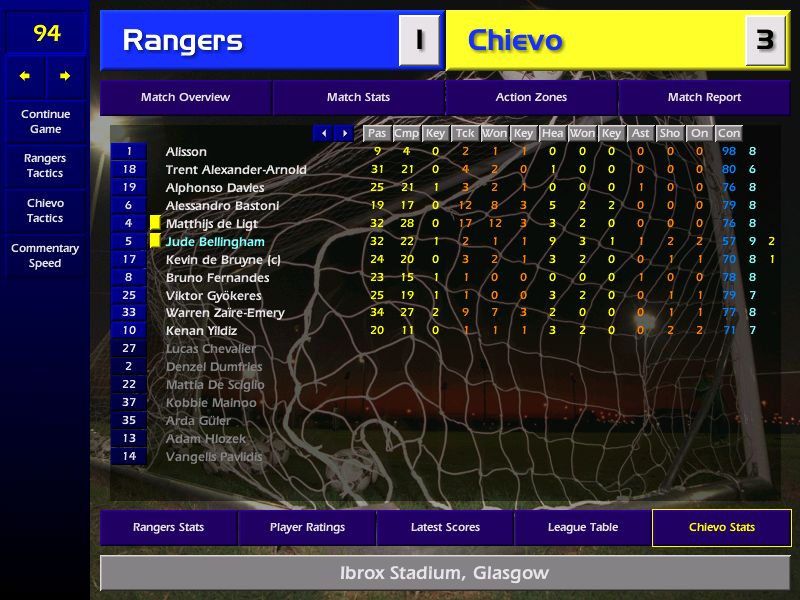
Task: Open the Match Stats tab
Action: 358,98
